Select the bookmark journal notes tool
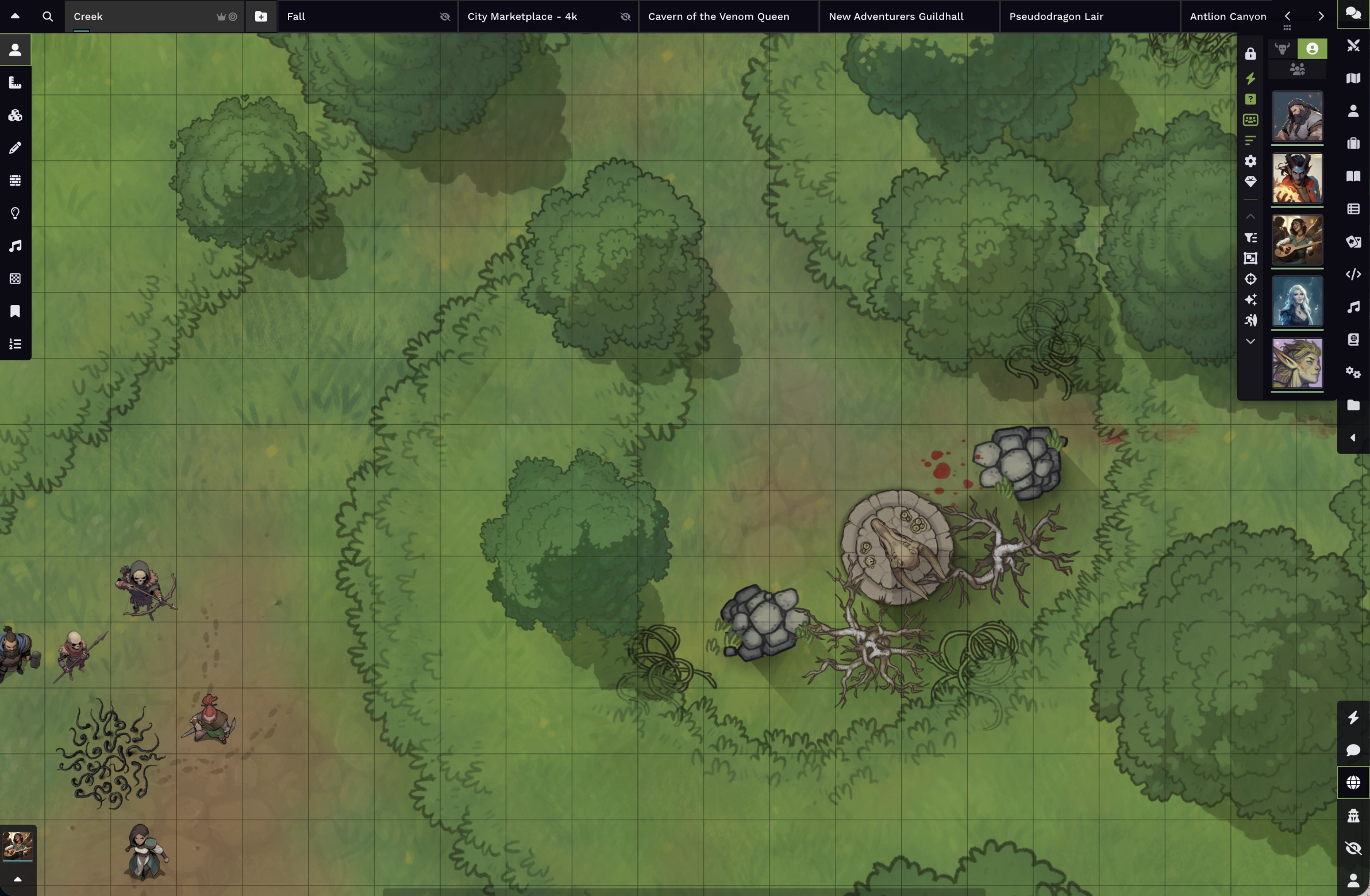The height and width of the screenshot is (896, 1370). tap(16, 312)
